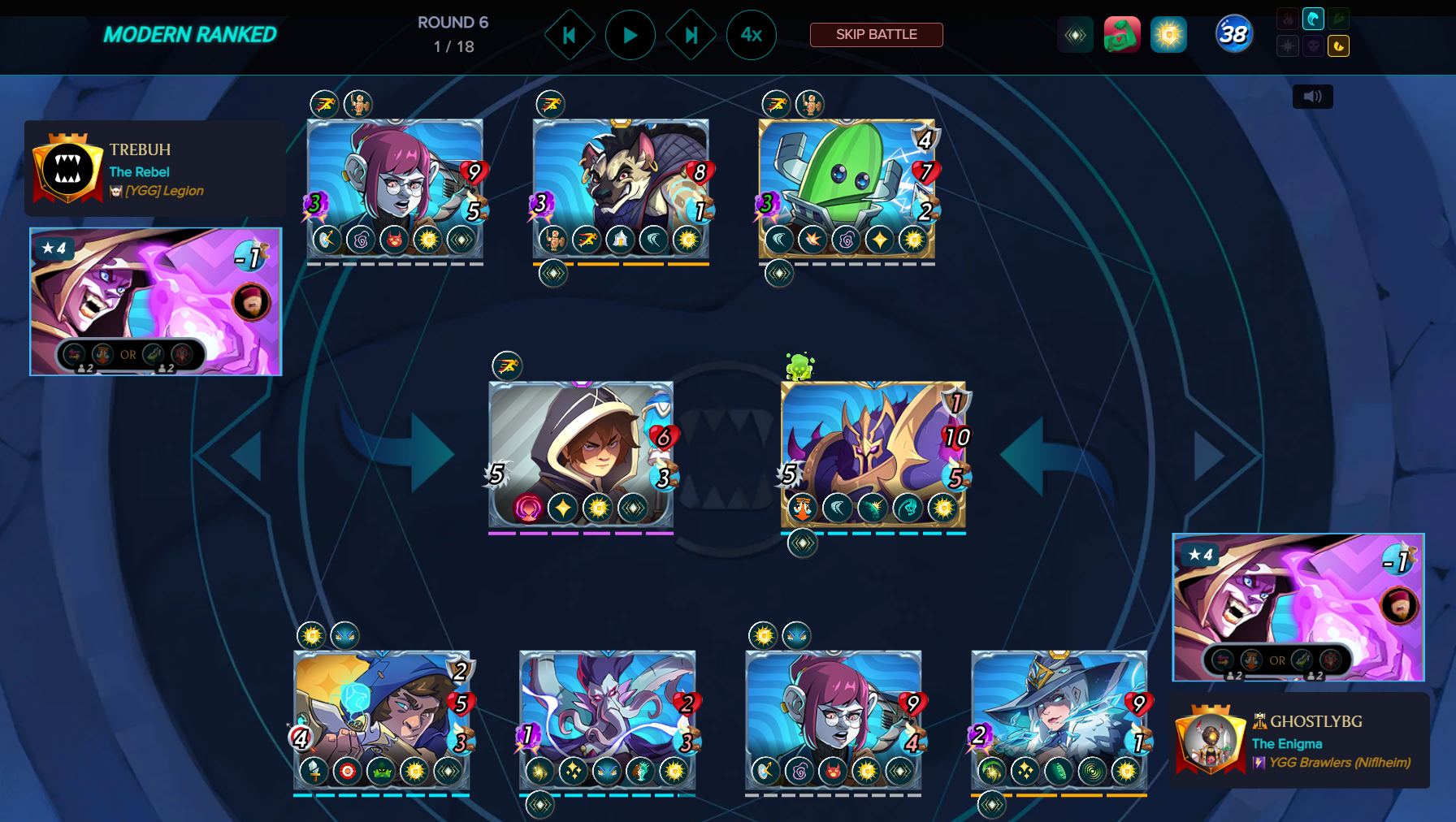1456x822 pixels.
Task: Select GHOSTLYBG's purple summoner card
Action: [x=1298, y=607]
